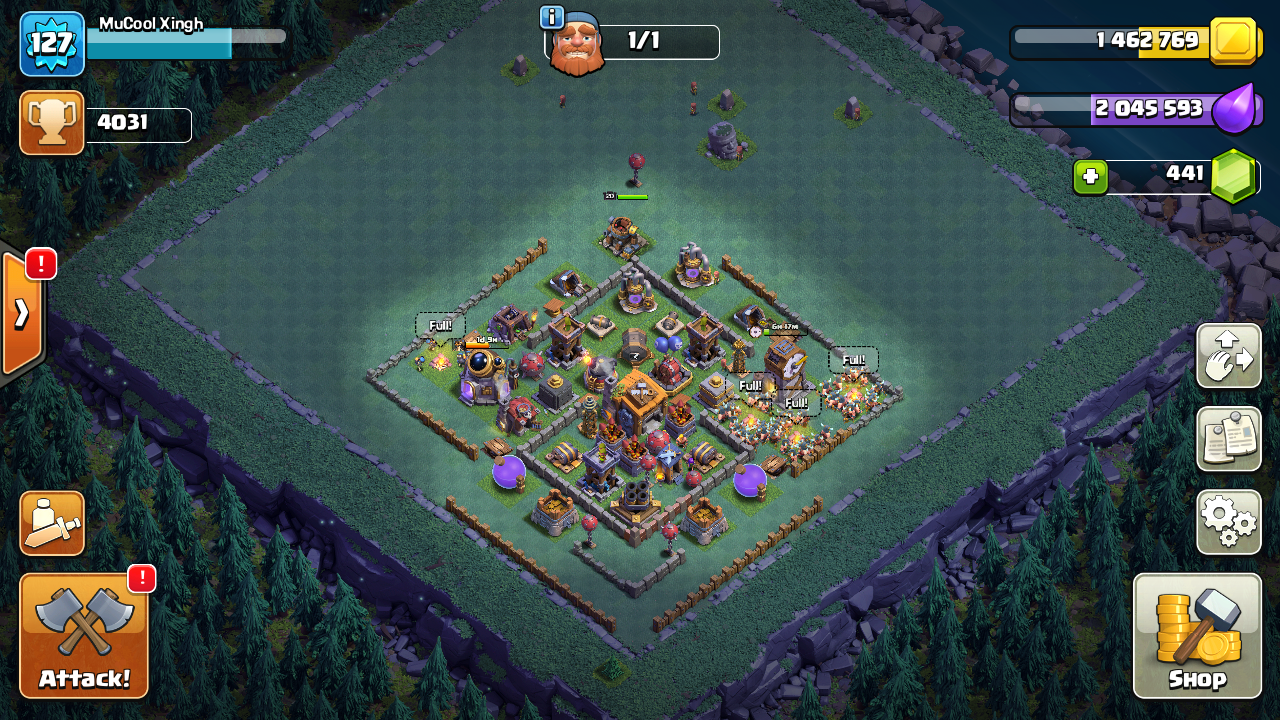Image resolution: width=1280 pixels, height=720 pixels.
Task: Open the Shop
Action: 1197,635
